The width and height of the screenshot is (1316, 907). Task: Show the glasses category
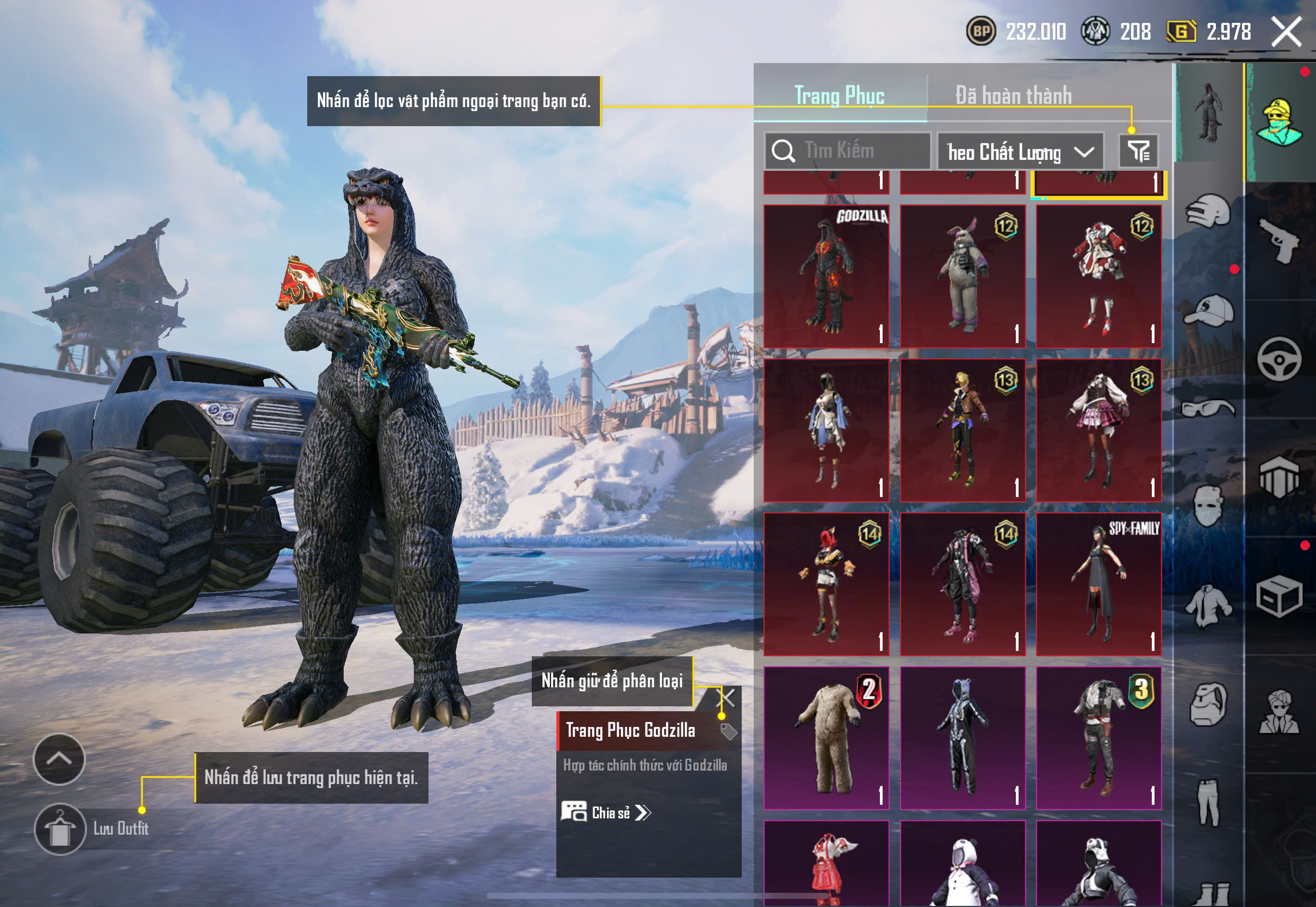pyautogui.click(x=1208, y=408)
